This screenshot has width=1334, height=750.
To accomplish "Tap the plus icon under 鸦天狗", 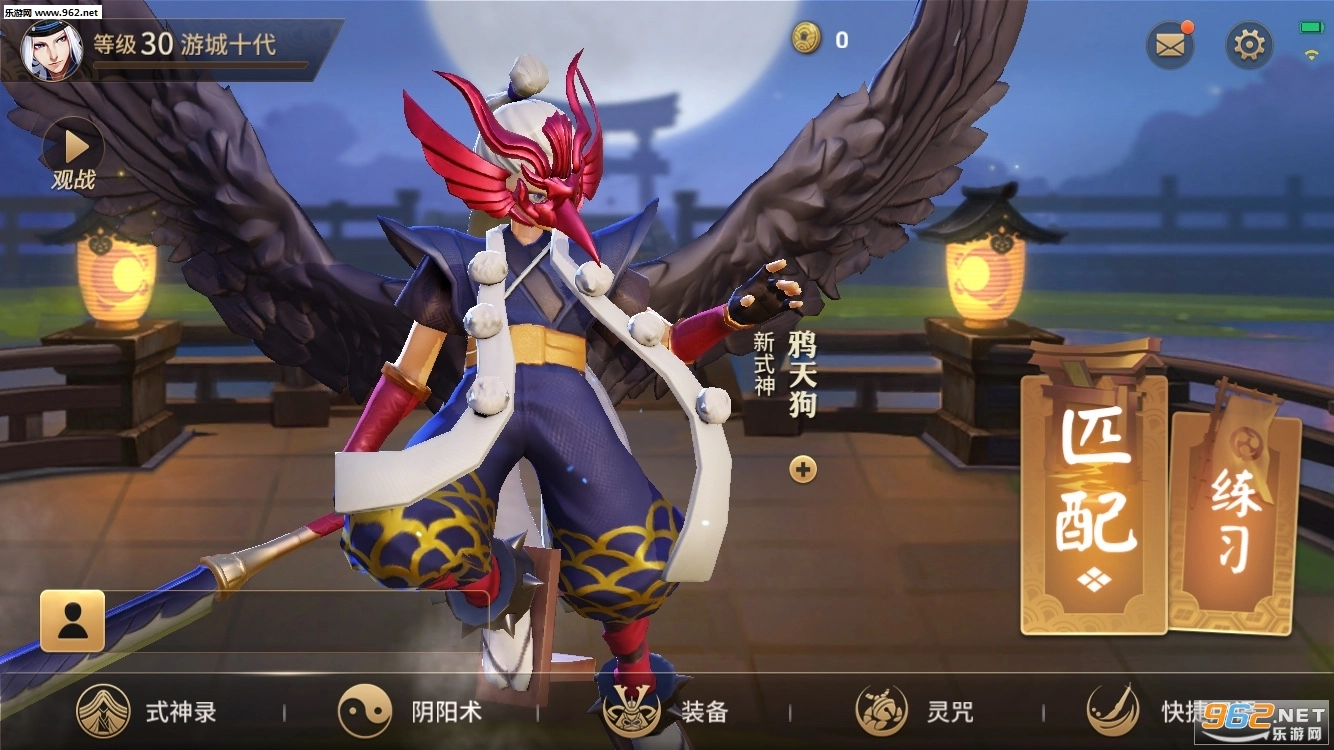I will pos(803,469).
